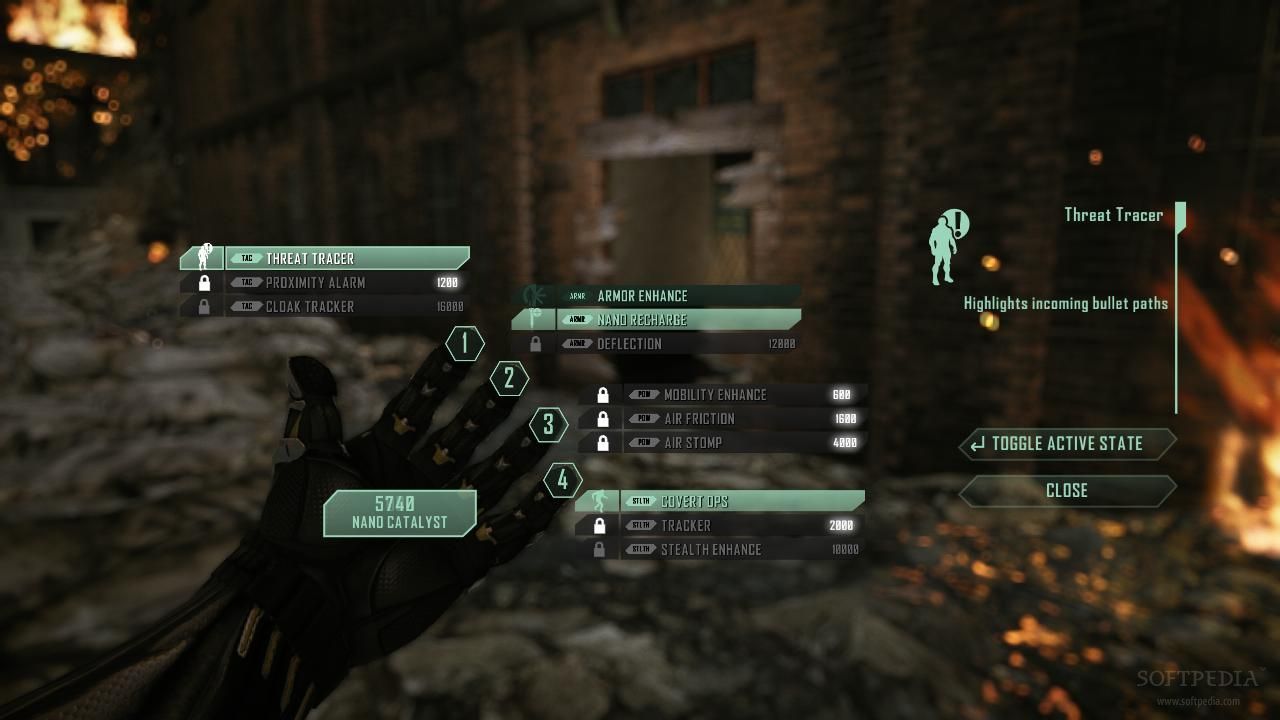Select finger slot hexagon number 1
Image resolution: width=1280 pixels, height=720 pixels.
pyautogui.click(x=464, y=344)
